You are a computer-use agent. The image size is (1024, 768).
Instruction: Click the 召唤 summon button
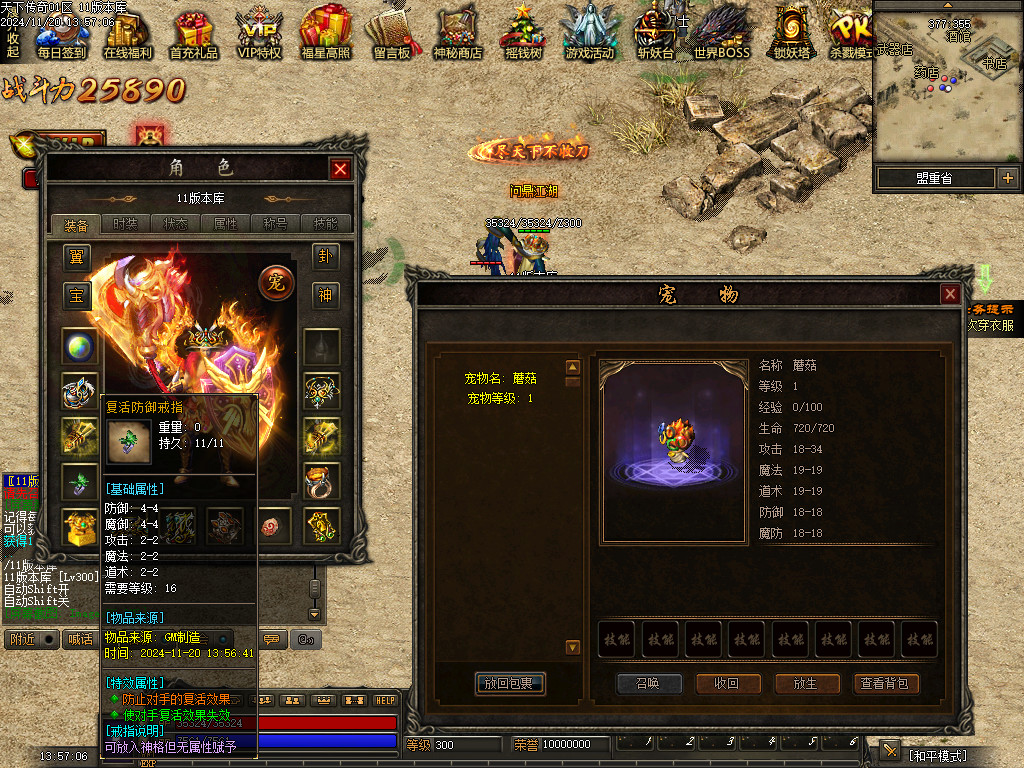(x=649, y=684)
